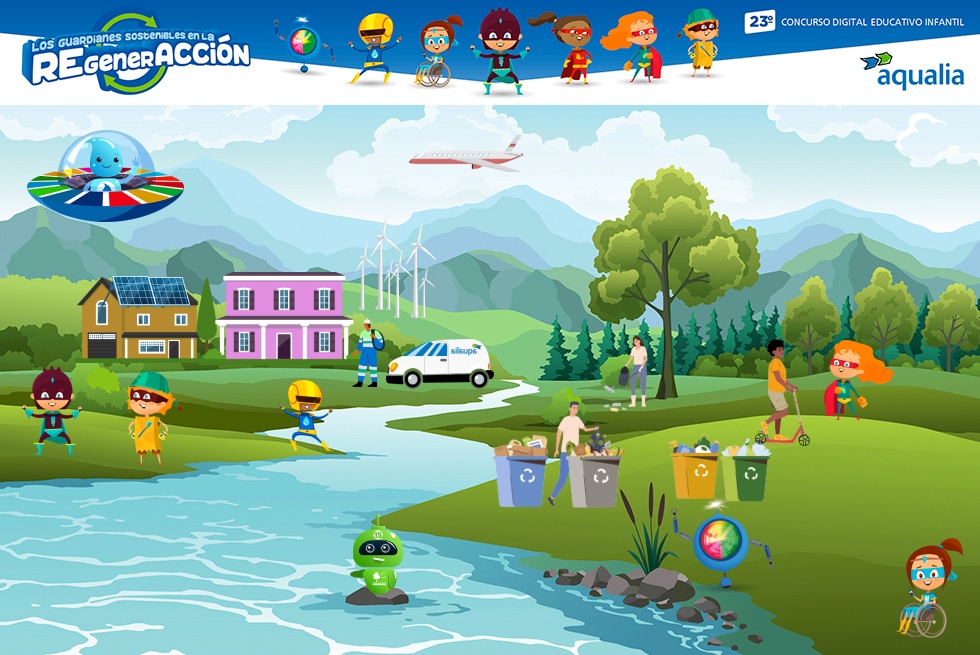
Task: Choose the purple-haired guardian on the meadow
Action: [51, 408]
